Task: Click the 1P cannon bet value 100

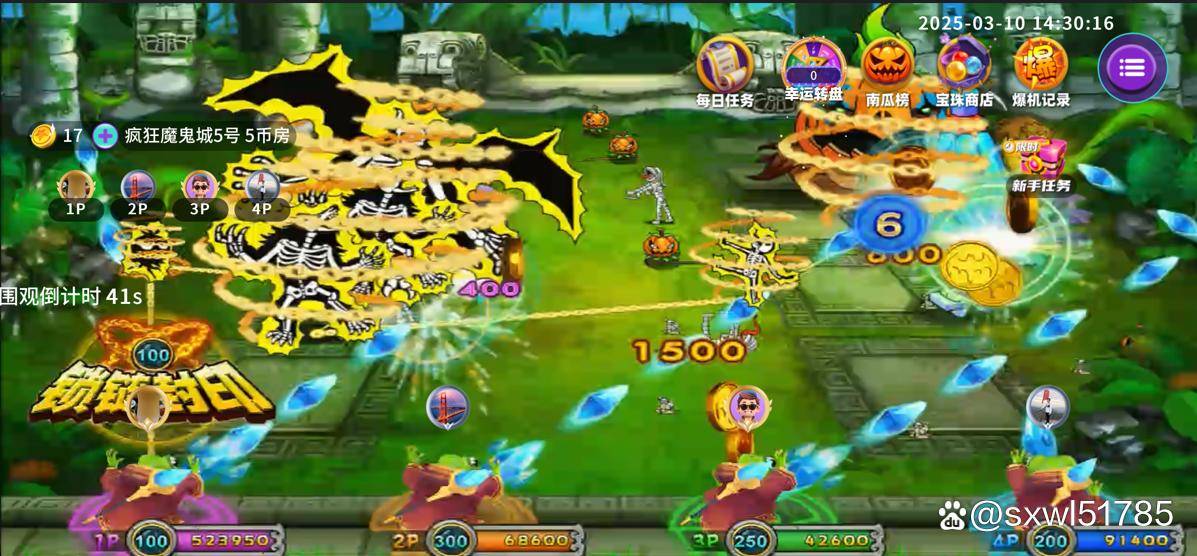Action: (x=152, y=541)
